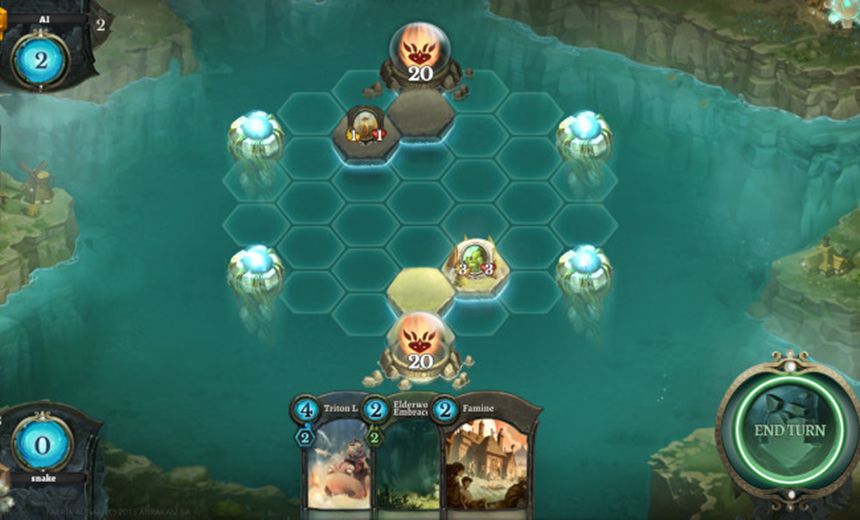The width and height of the screenshot is (860, 520).
Task: Choose the Elderwood Embrace card
Action: (x=410, y=460)
